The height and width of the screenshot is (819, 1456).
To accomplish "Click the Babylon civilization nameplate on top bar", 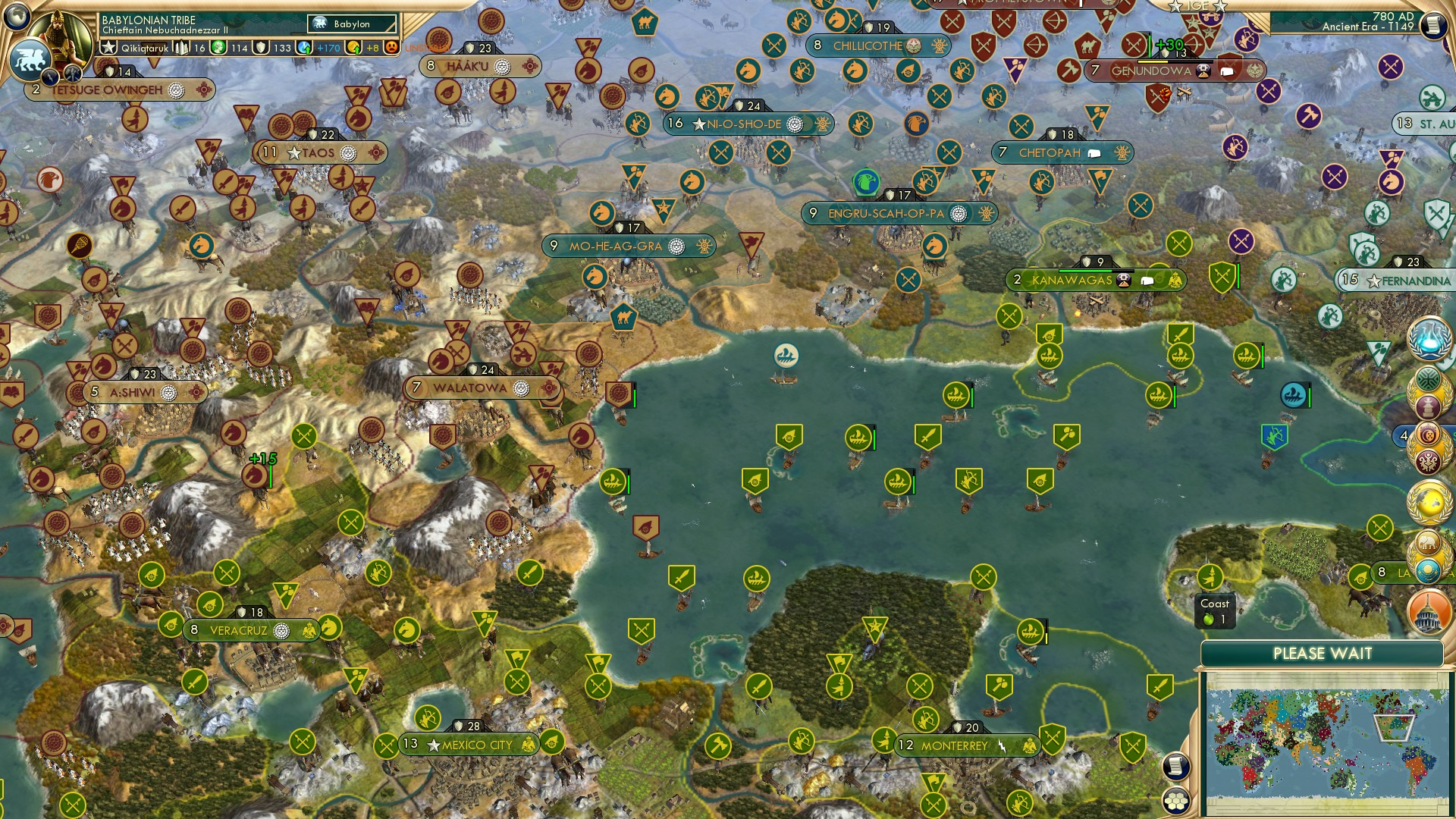I will 350,24.
